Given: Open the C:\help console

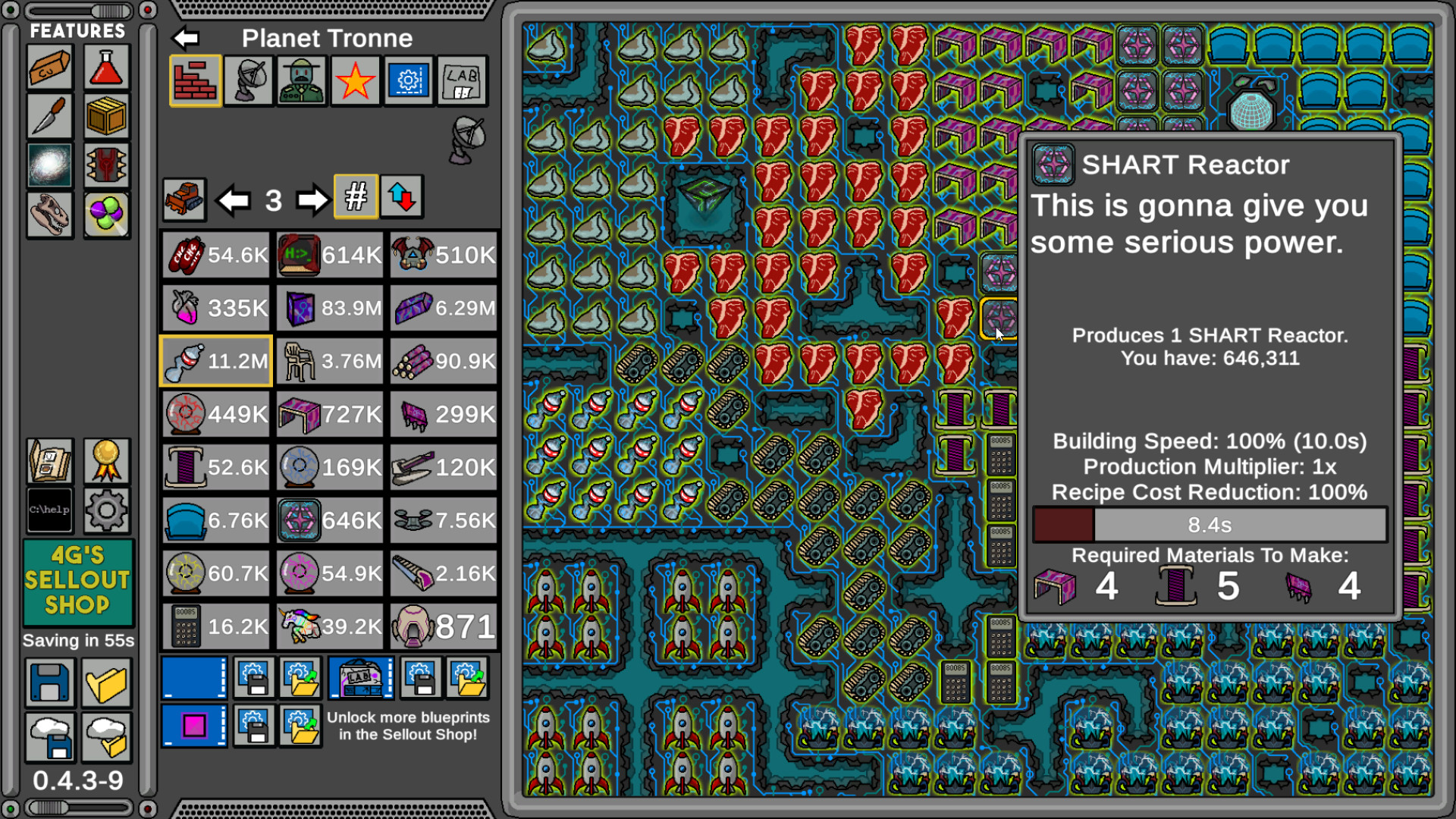Looking at the screenshot, I should point(49,510).
